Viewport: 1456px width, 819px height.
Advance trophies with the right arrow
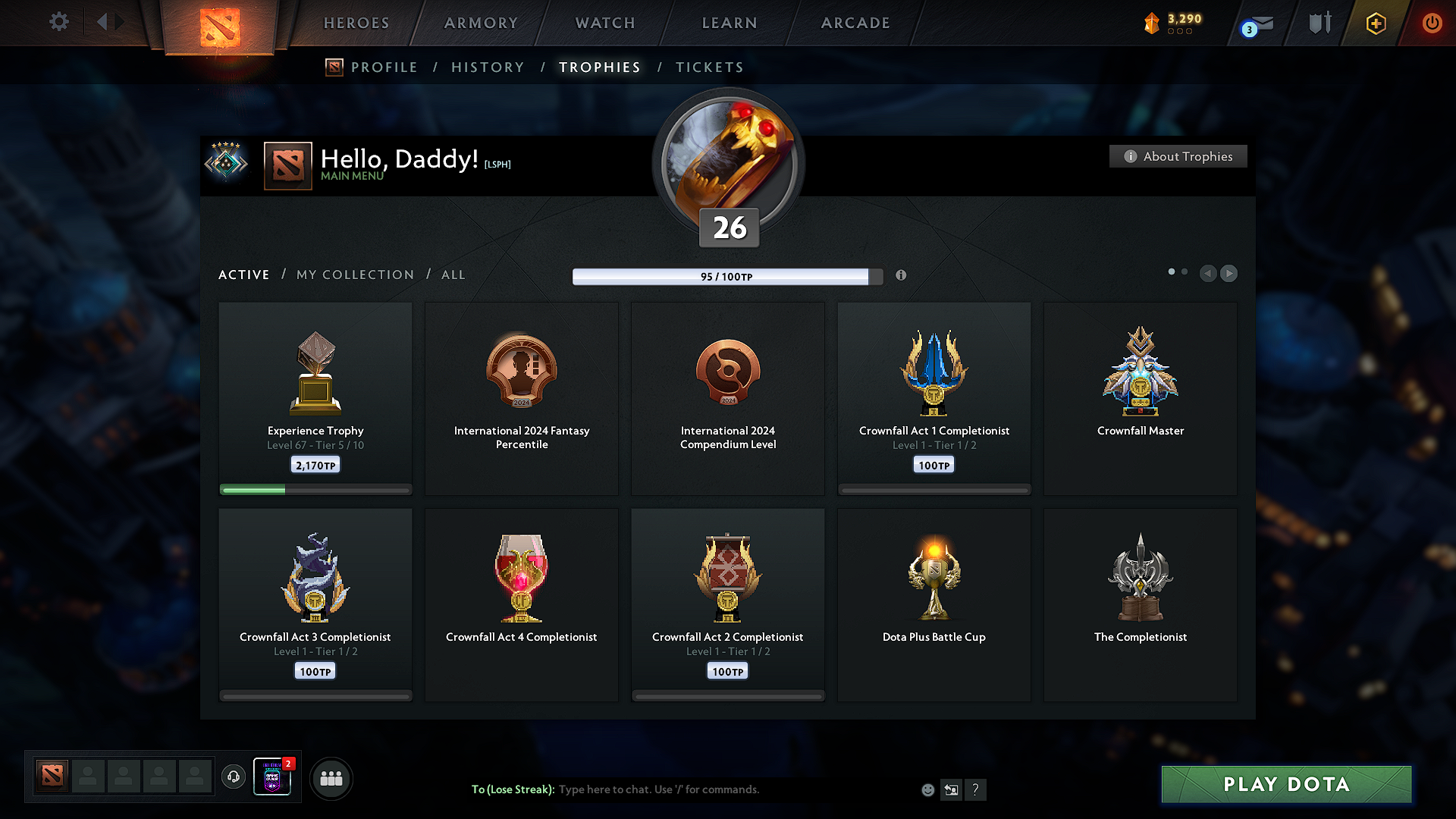tap(1229, 274)
